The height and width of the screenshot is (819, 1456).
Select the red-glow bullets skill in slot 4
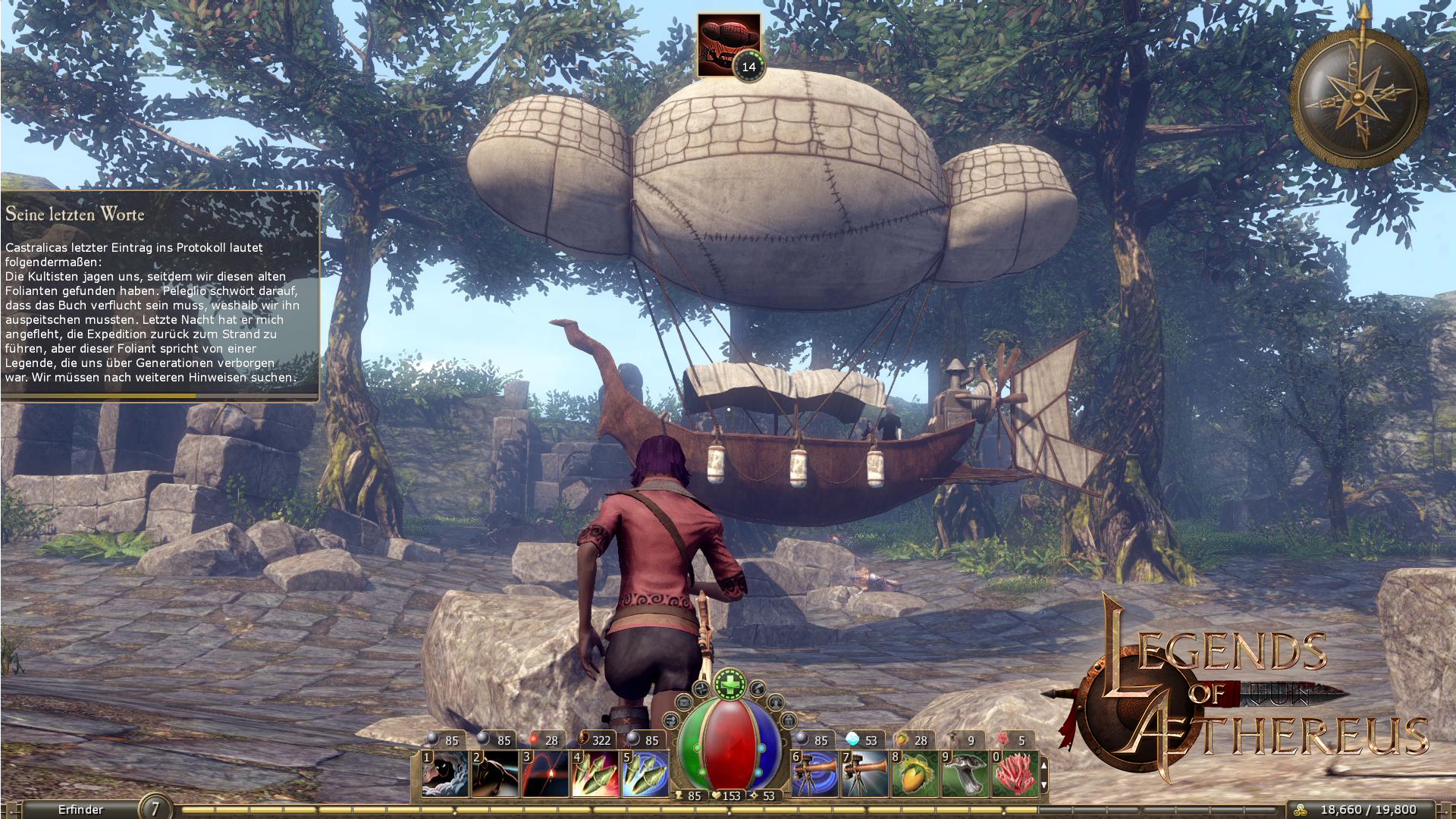click(596, 773)
